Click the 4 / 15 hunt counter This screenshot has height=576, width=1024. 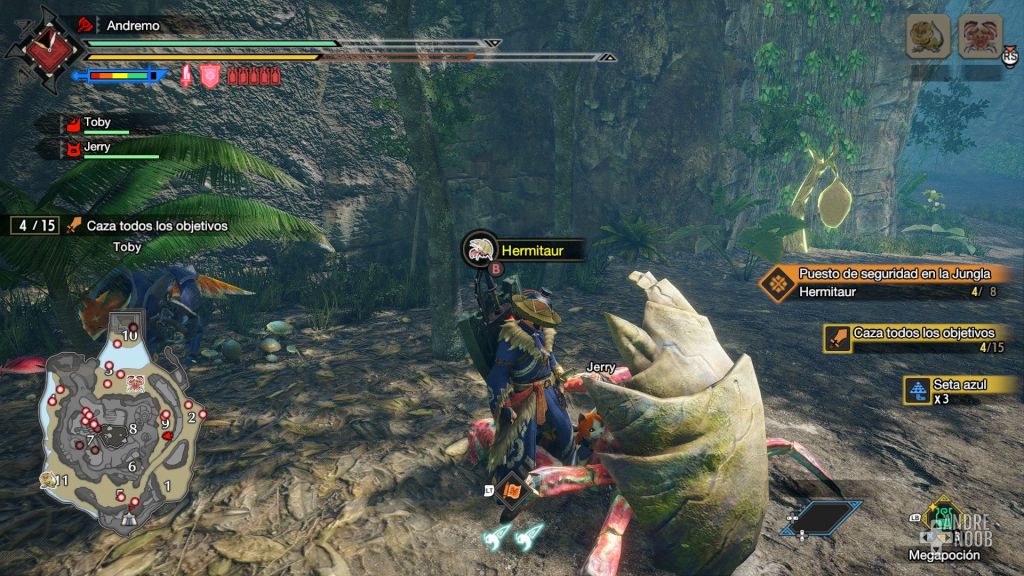click(34, 226)
